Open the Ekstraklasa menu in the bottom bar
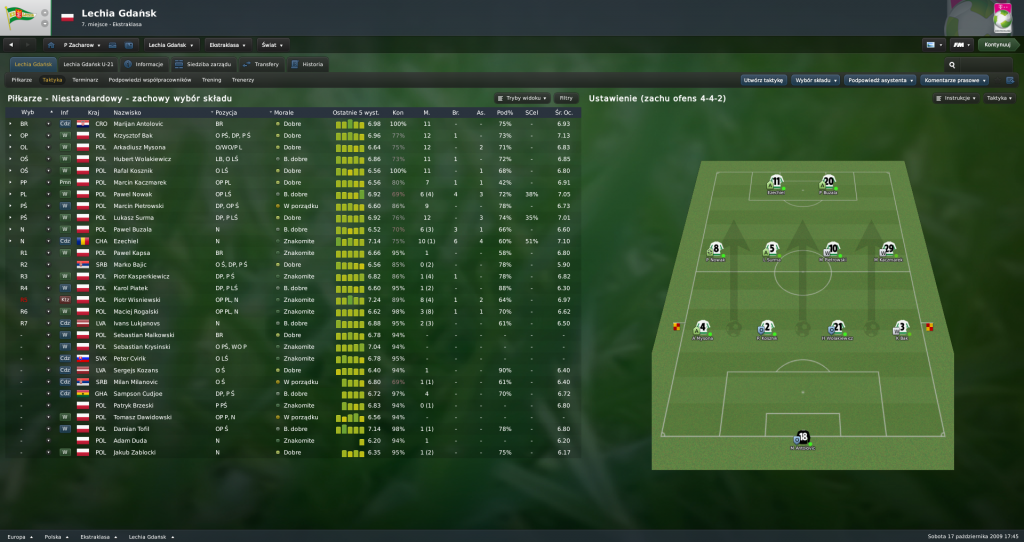 (x=95, y=536)
